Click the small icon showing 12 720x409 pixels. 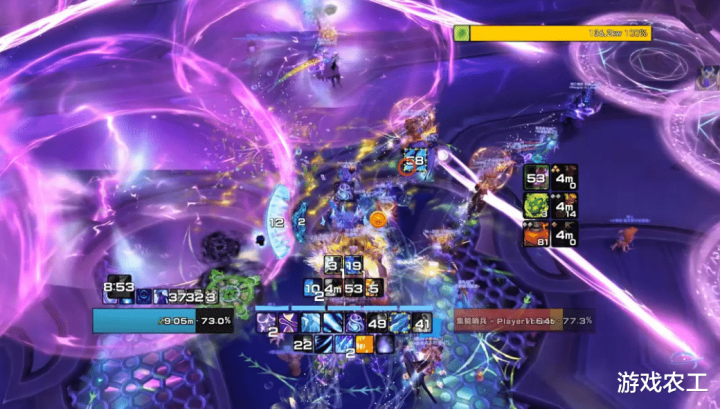pos(277,222)
